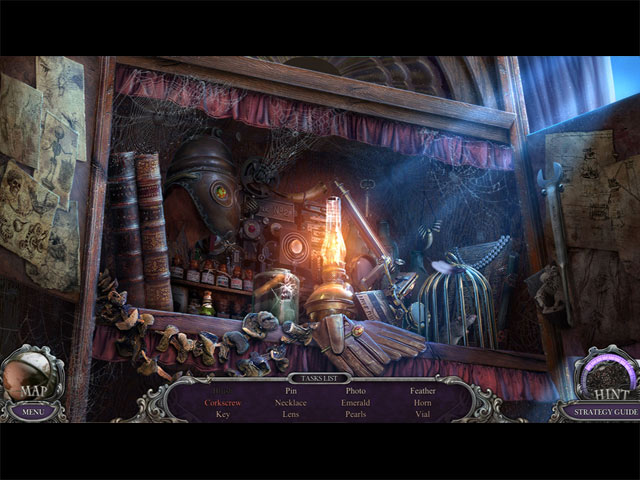Open the Strategy Guide
640x480 pixels.
596,410
